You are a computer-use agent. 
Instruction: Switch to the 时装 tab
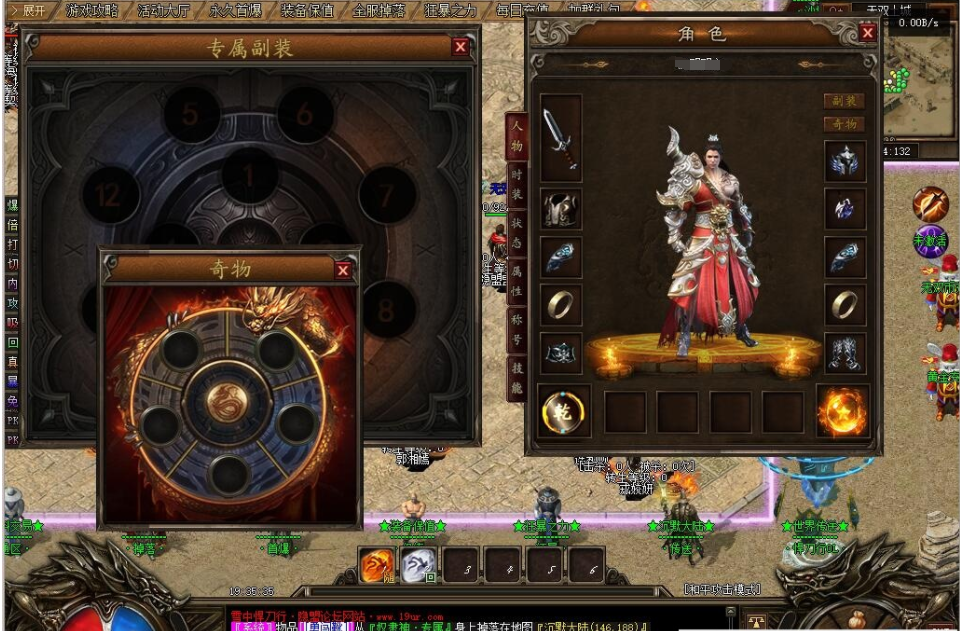(x=516, y=181)
